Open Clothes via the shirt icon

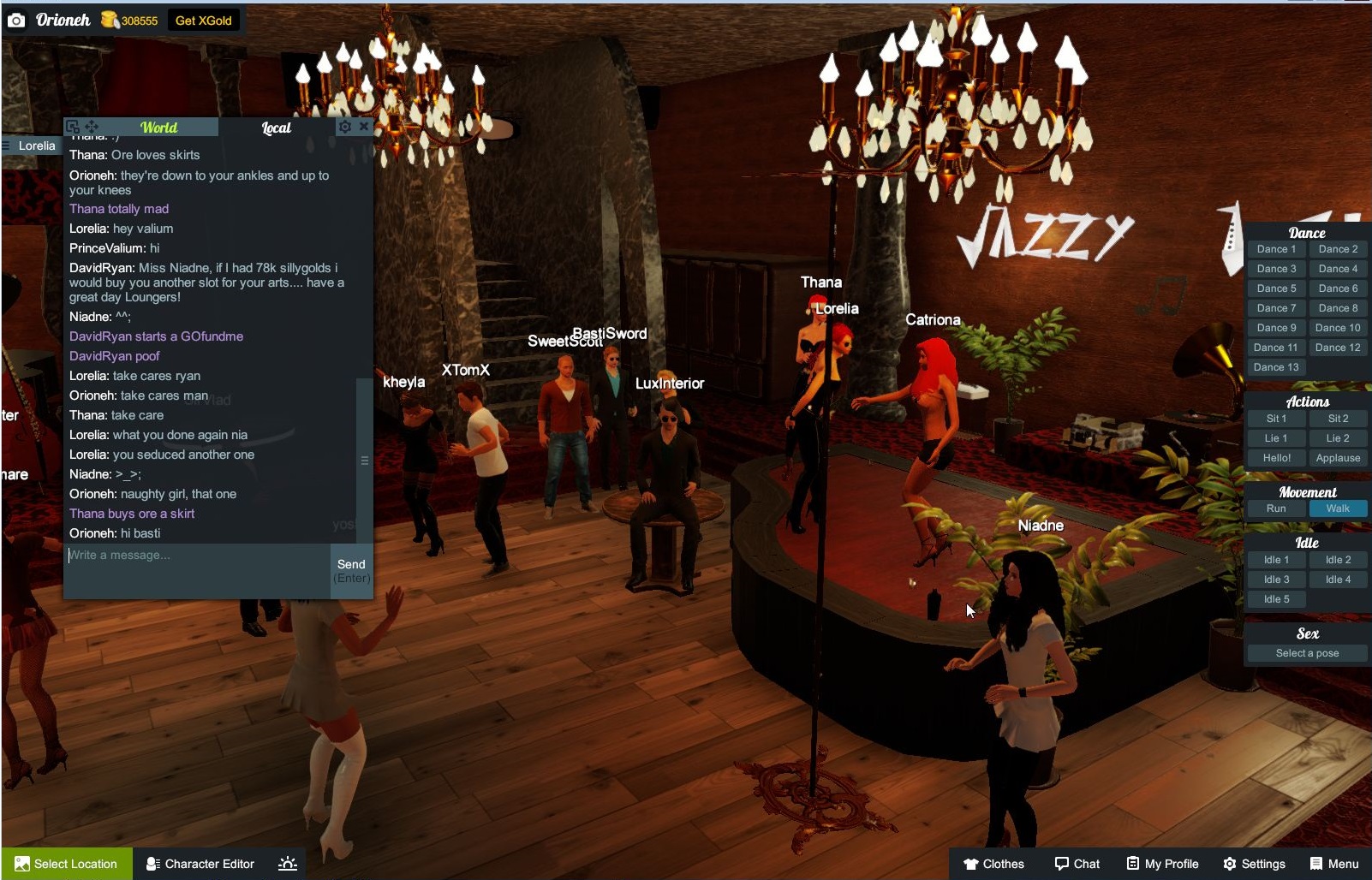[x=973, y=864]
